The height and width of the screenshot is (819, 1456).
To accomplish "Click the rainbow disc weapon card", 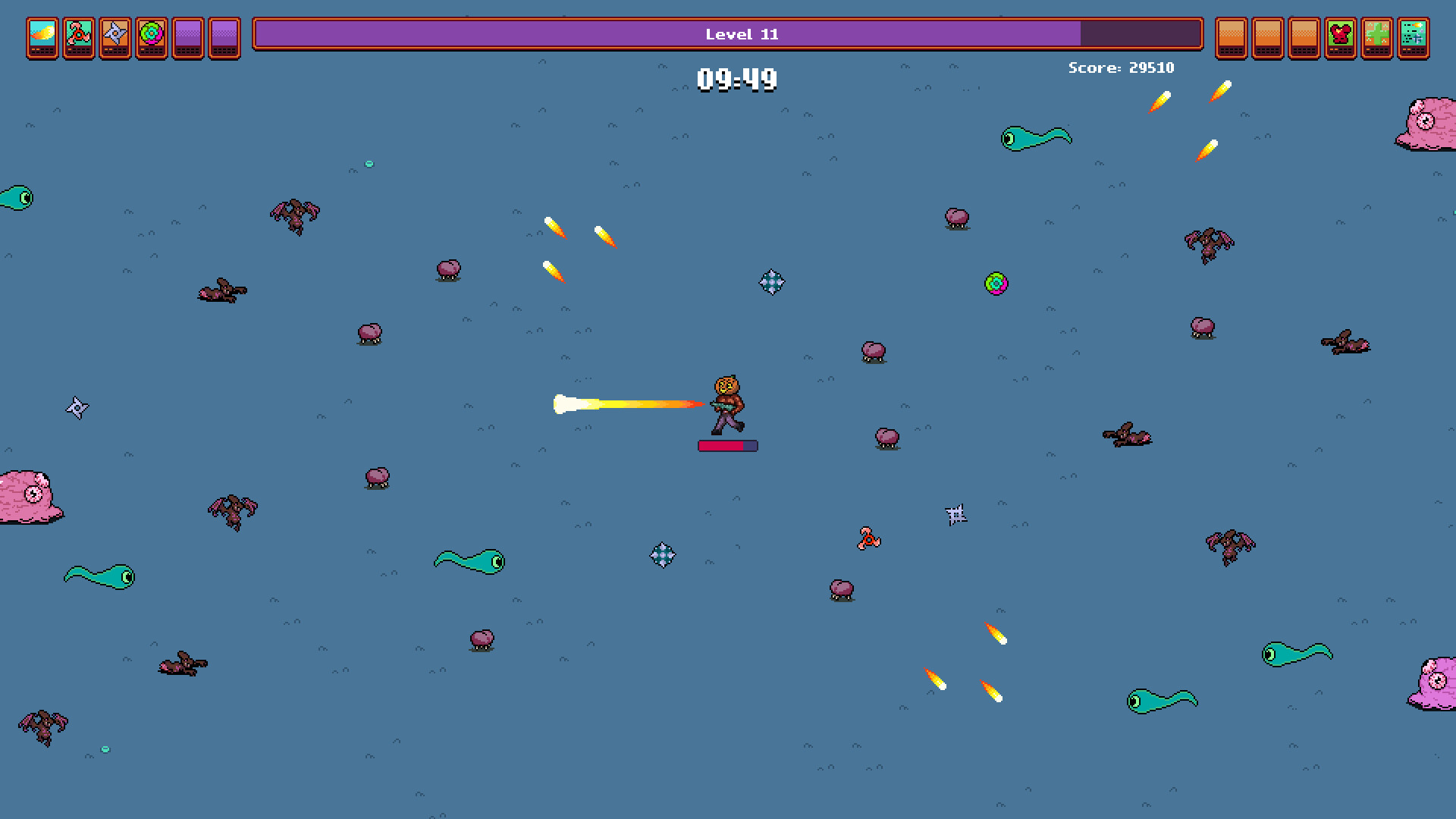I will pos(150,38).
